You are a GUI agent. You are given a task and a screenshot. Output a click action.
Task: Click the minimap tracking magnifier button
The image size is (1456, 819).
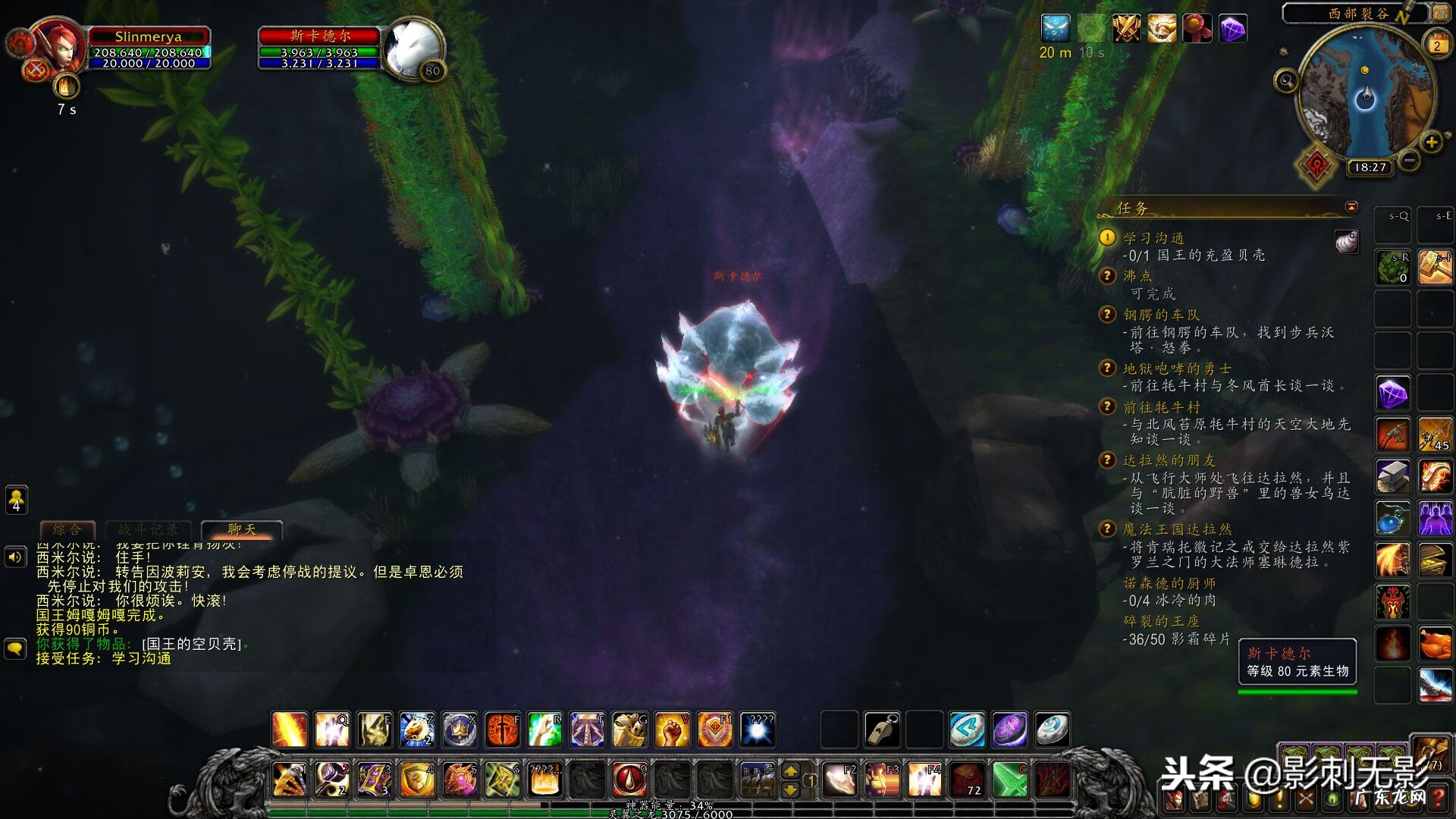1286,80
